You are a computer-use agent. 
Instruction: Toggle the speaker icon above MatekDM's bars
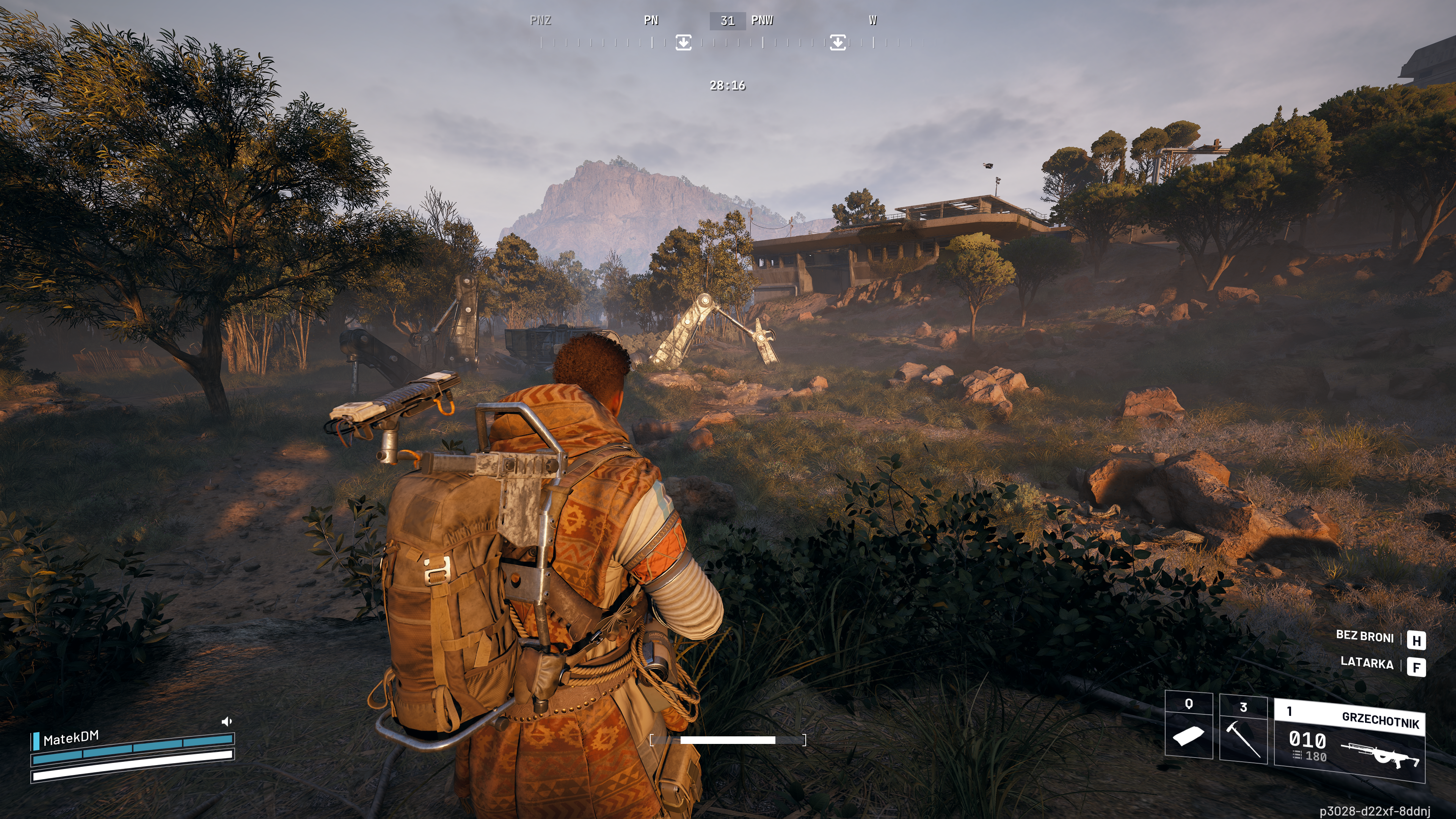pyautogui.click(x=227, y=721)
